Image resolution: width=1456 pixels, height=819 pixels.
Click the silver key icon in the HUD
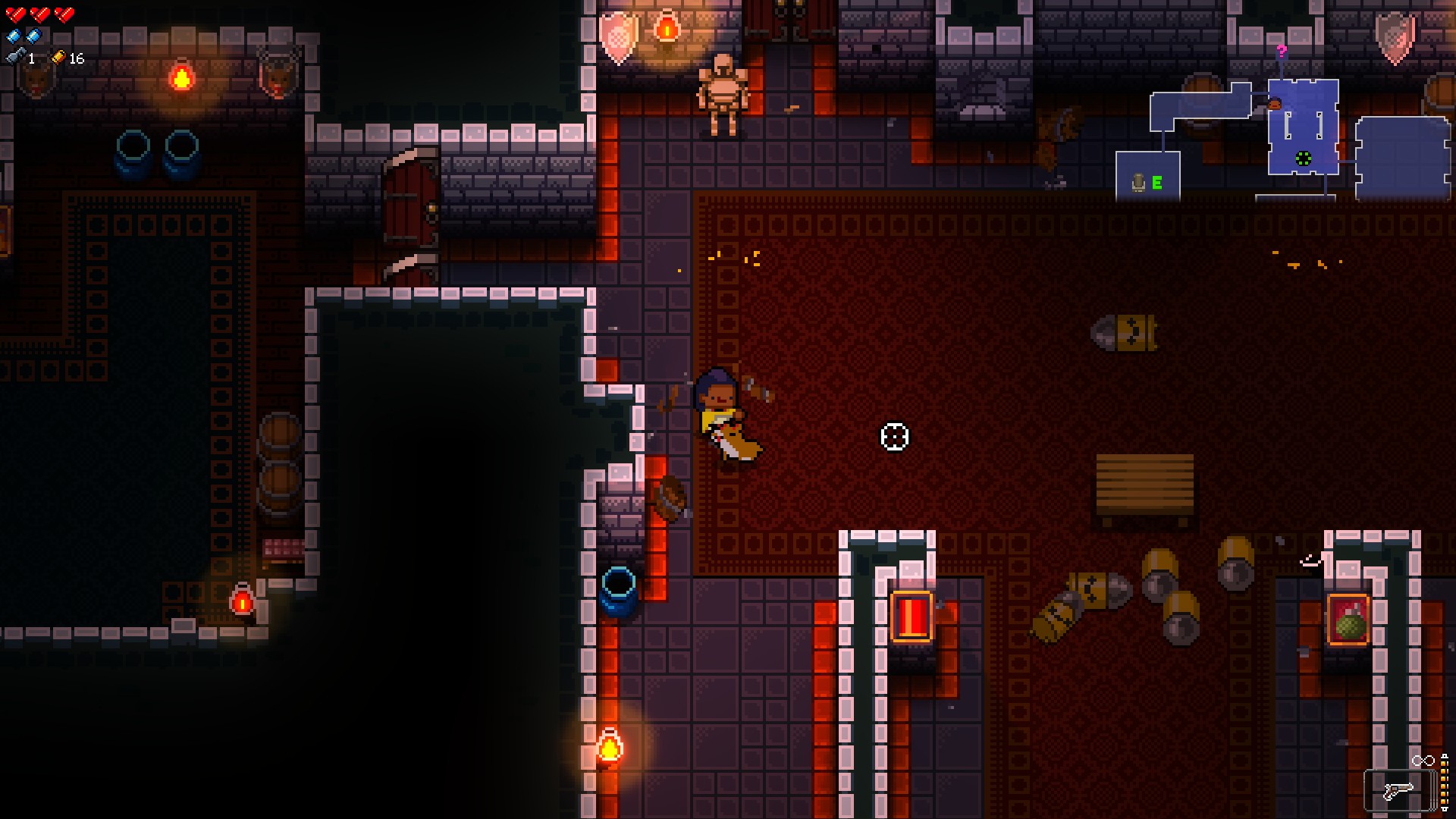click(14, 57)
